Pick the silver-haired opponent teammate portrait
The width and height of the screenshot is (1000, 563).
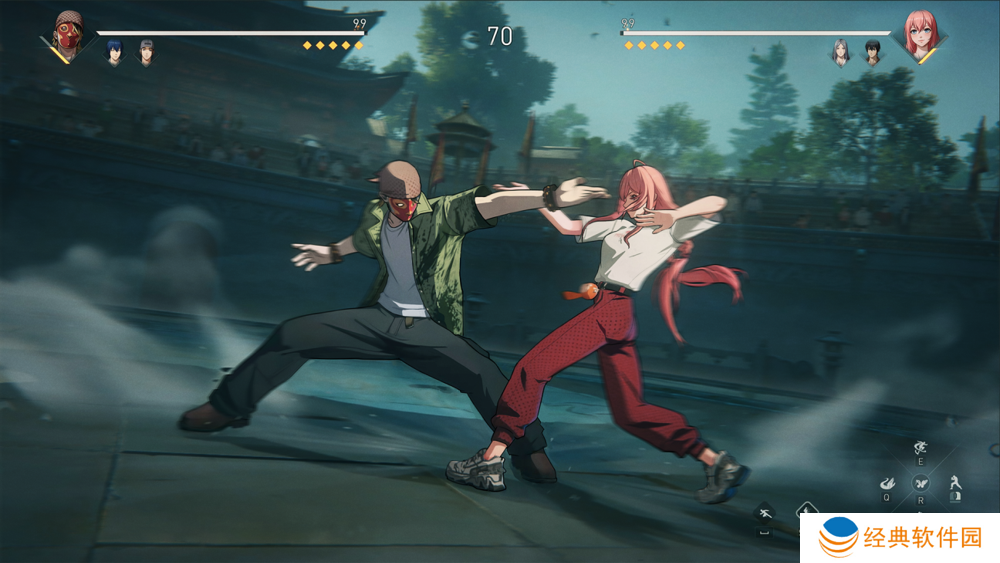[840, 51]
